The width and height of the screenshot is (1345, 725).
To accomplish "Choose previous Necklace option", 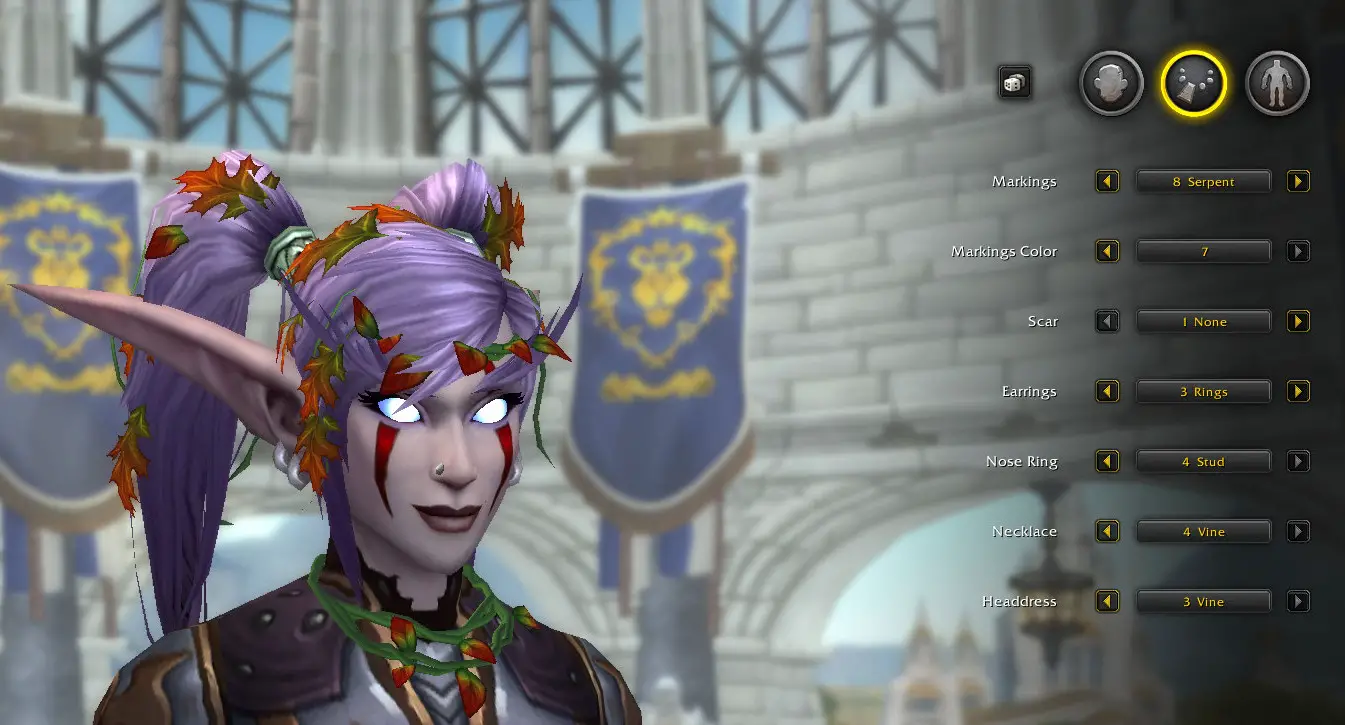I will point(1107,532).
